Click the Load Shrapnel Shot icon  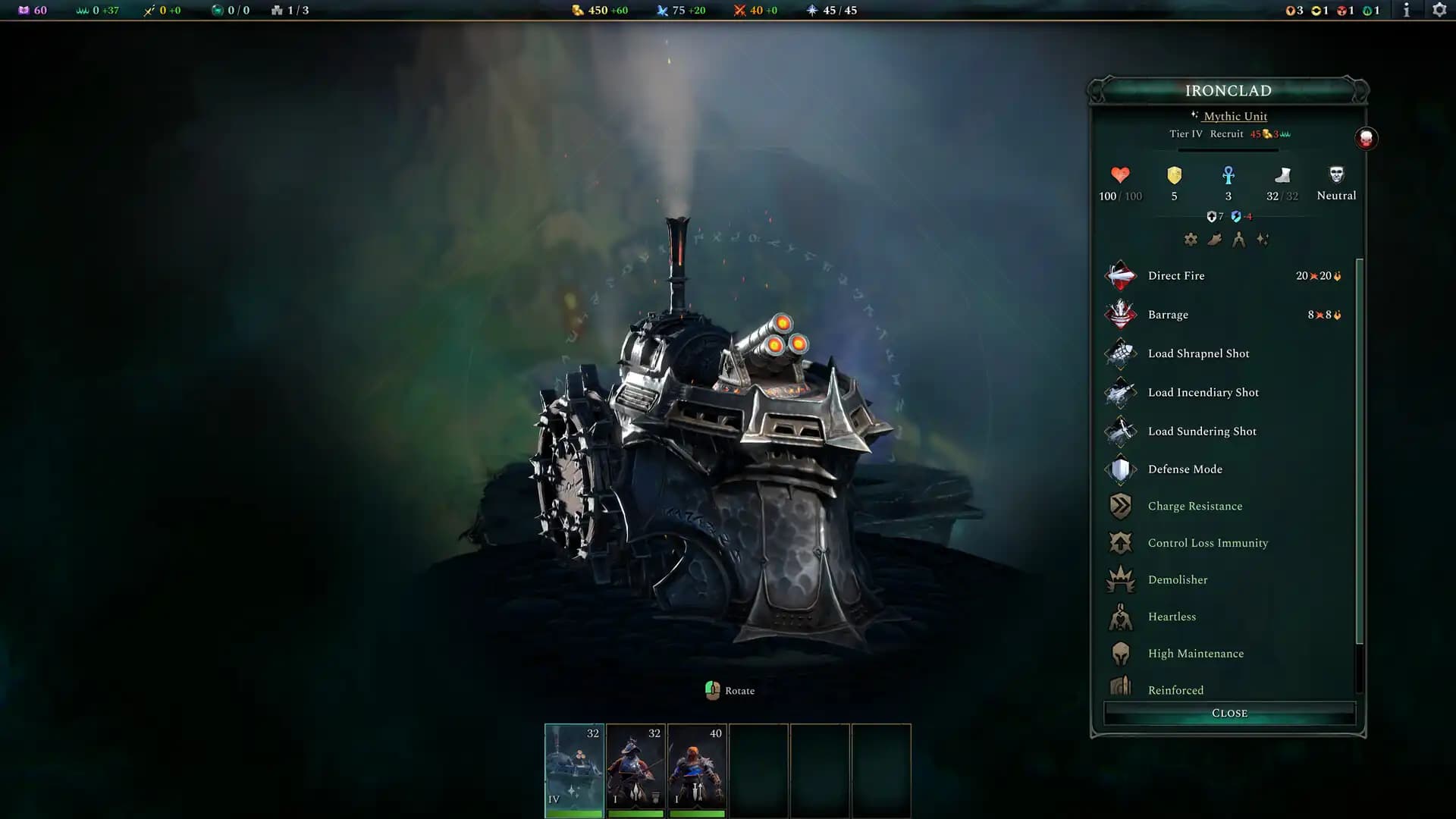pos(1120,353)
